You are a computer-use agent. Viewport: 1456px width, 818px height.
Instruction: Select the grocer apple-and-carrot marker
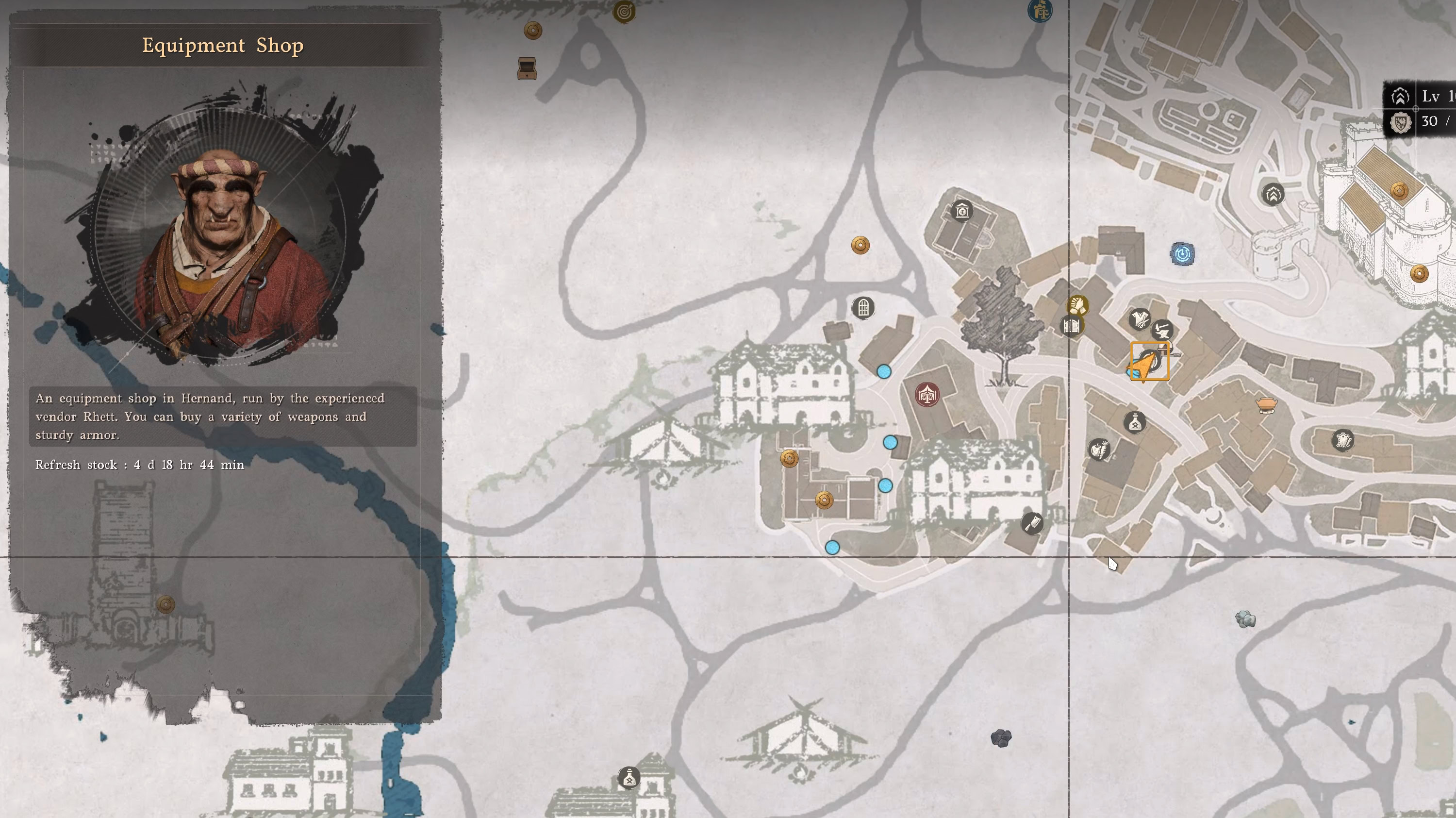[x=1100, y=450]
